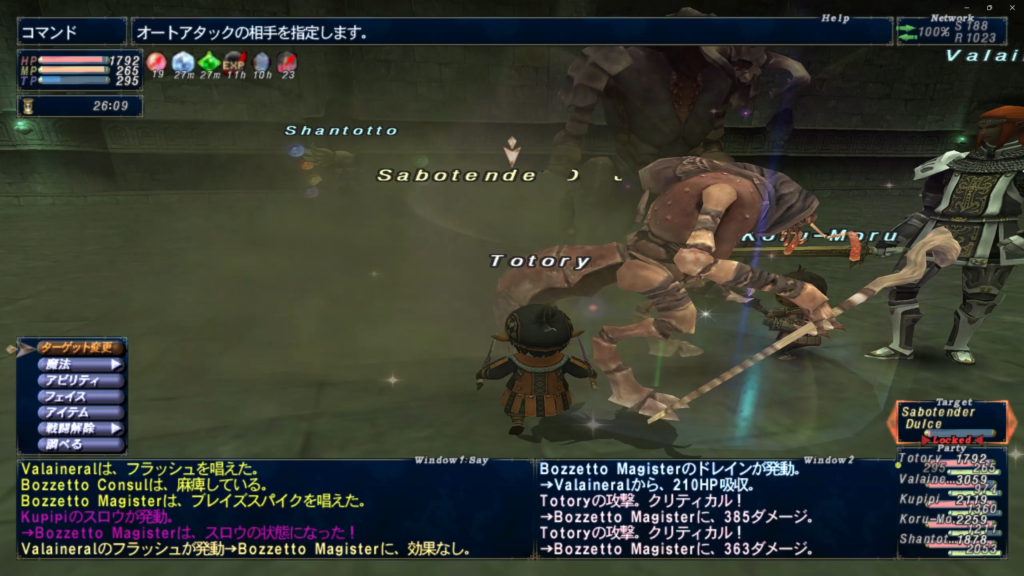1024x576 pixels.
Task: Click the Network status indicator
Action: (950, 31)
